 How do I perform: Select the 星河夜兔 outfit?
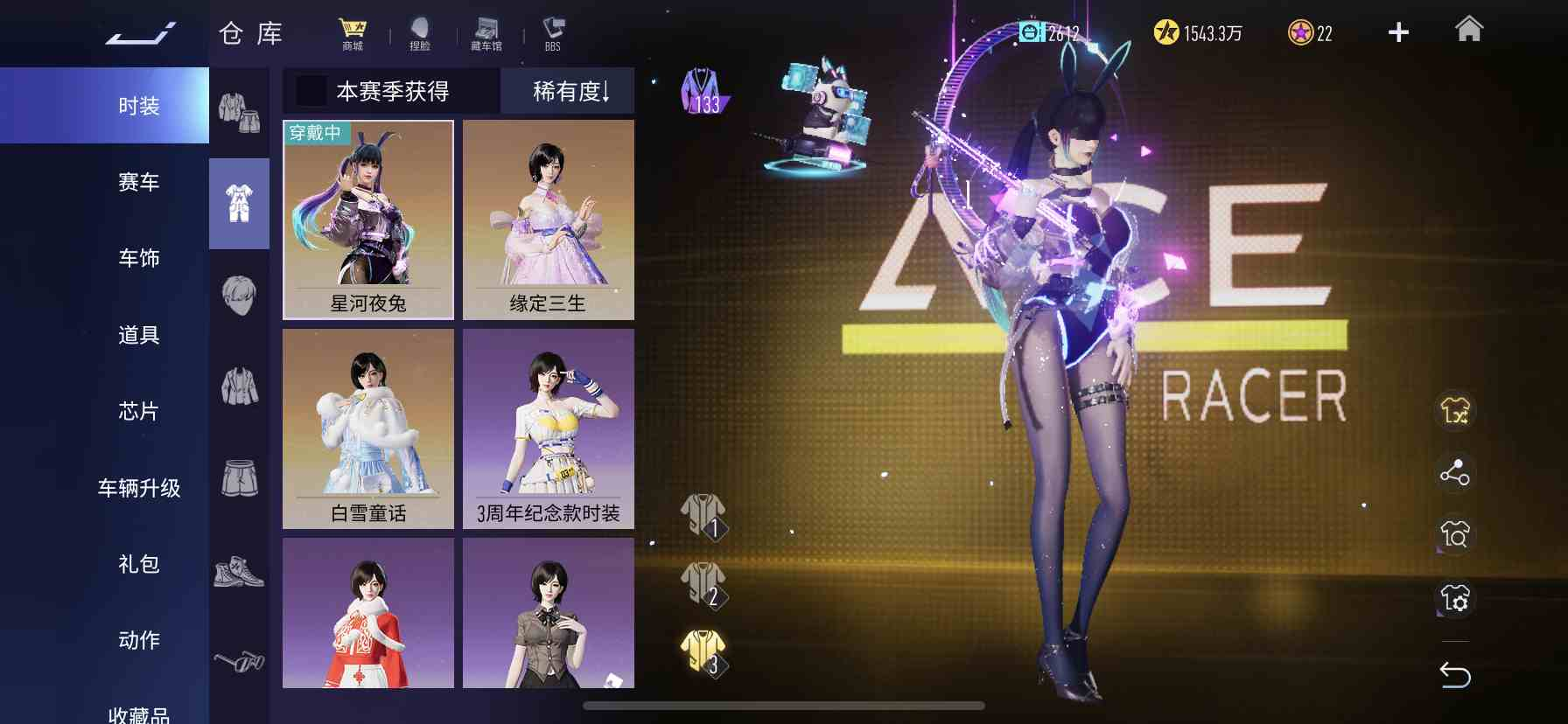click(x=368, y=219)
